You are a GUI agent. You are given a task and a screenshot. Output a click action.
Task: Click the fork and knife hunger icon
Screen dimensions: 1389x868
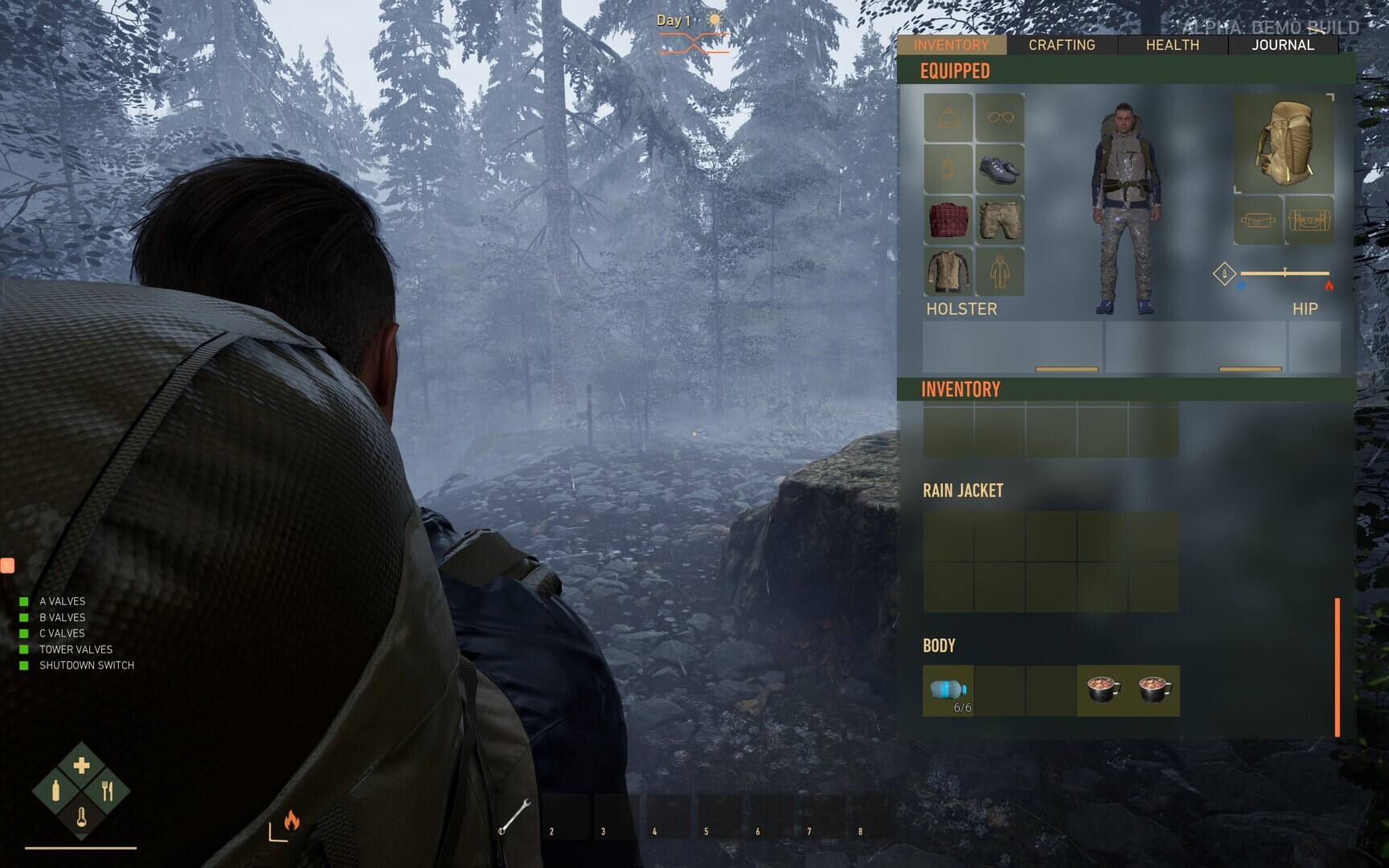coord(108,792)
